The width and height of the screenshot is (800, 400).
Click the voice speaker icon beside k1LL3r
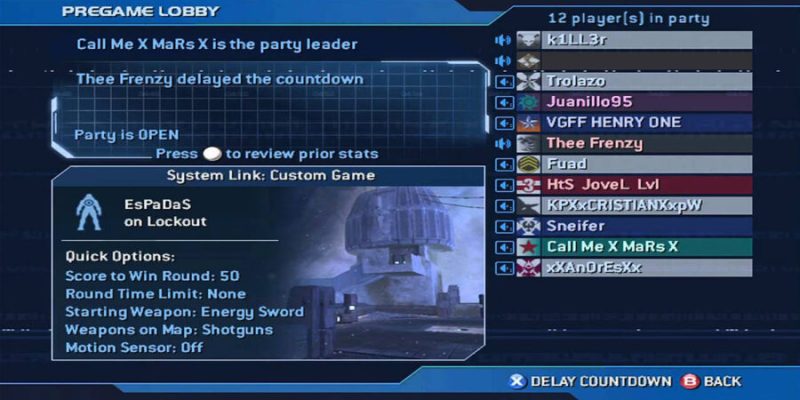click(503, 40)
